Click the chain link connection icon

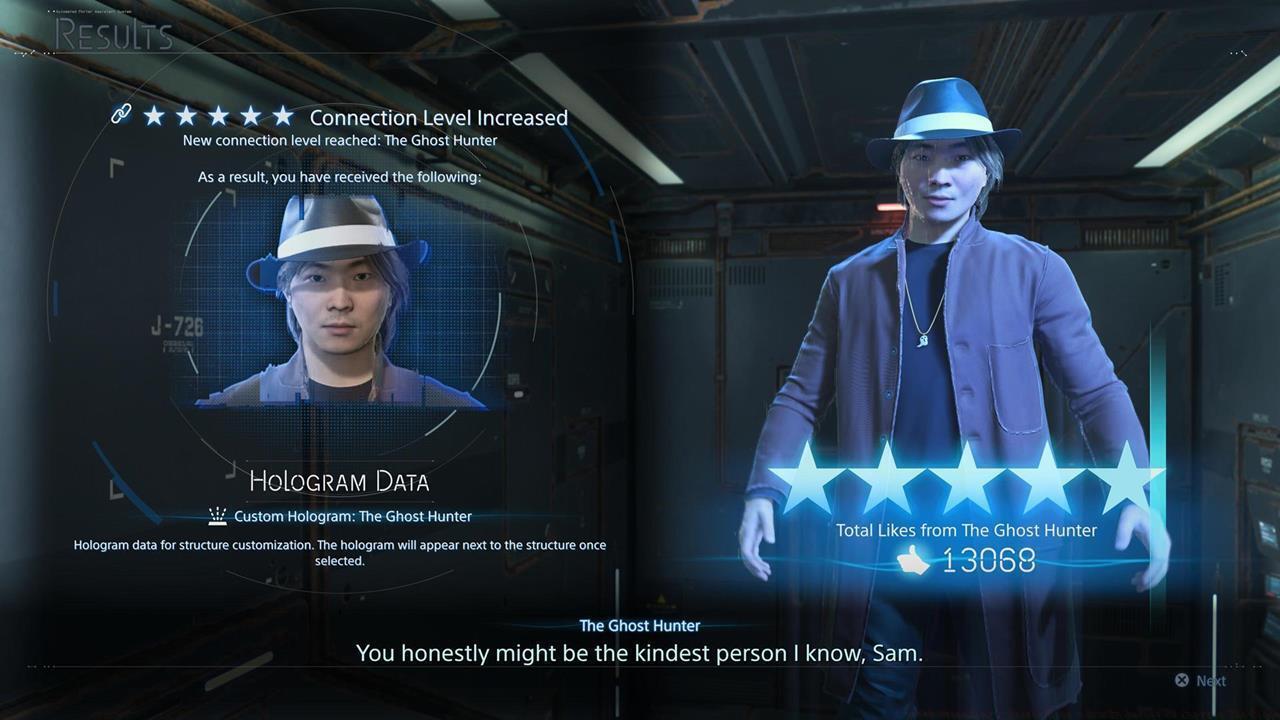pos(121,114)
